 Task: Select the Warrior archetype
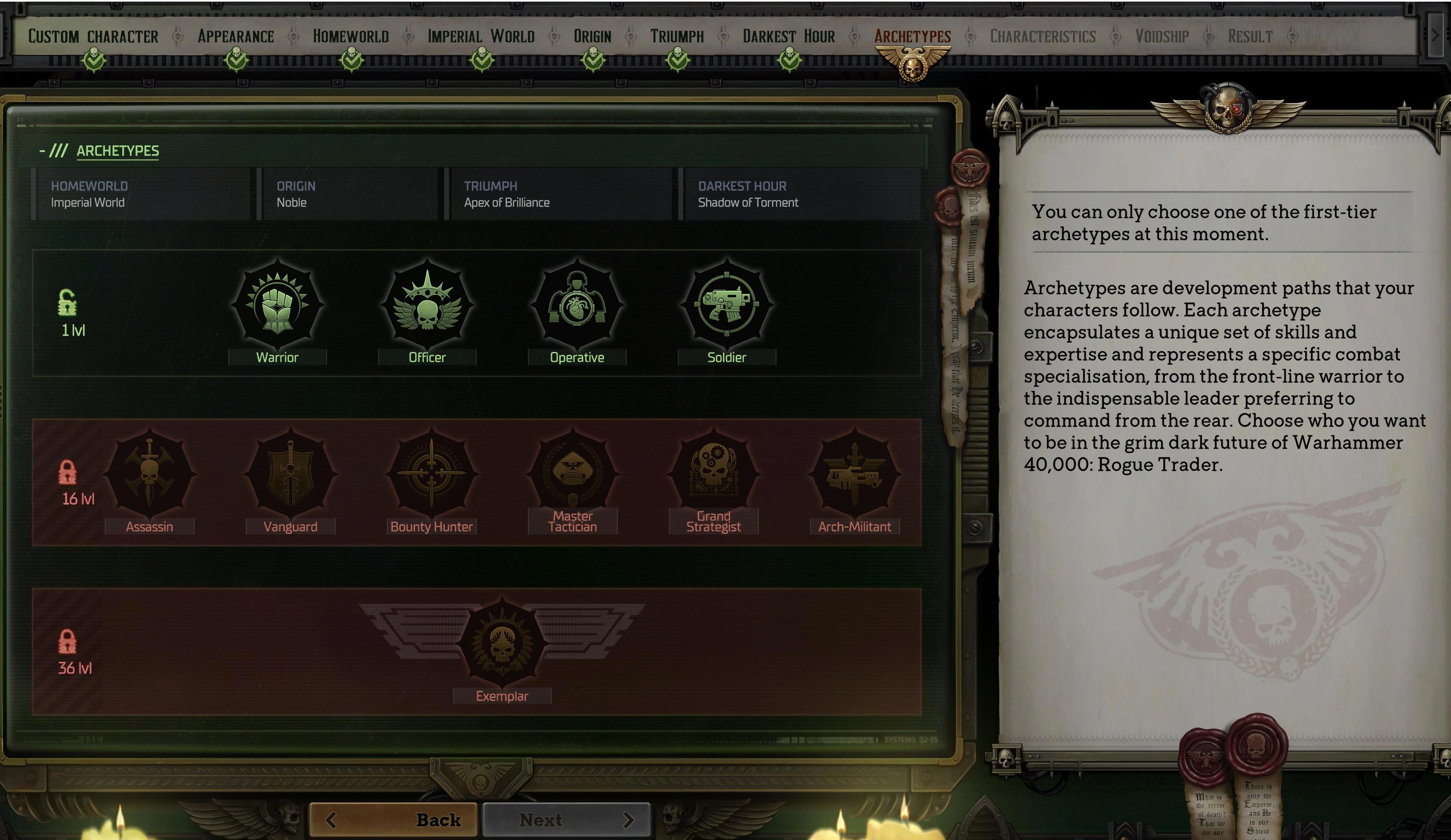[277, 305]
